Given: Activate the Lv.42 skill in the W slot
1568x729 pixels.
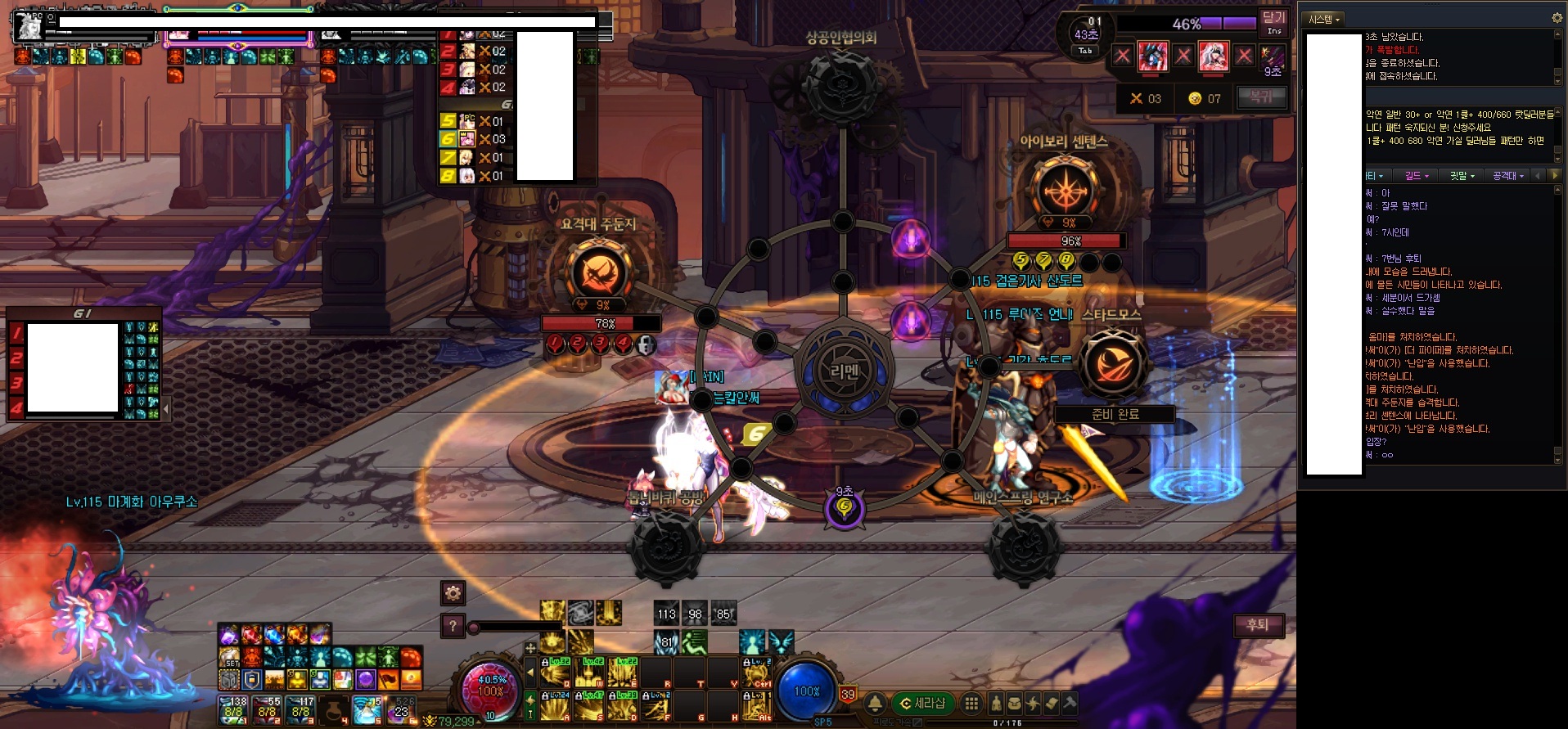Looking at the screenshot, I should click(x=589, y=672).
